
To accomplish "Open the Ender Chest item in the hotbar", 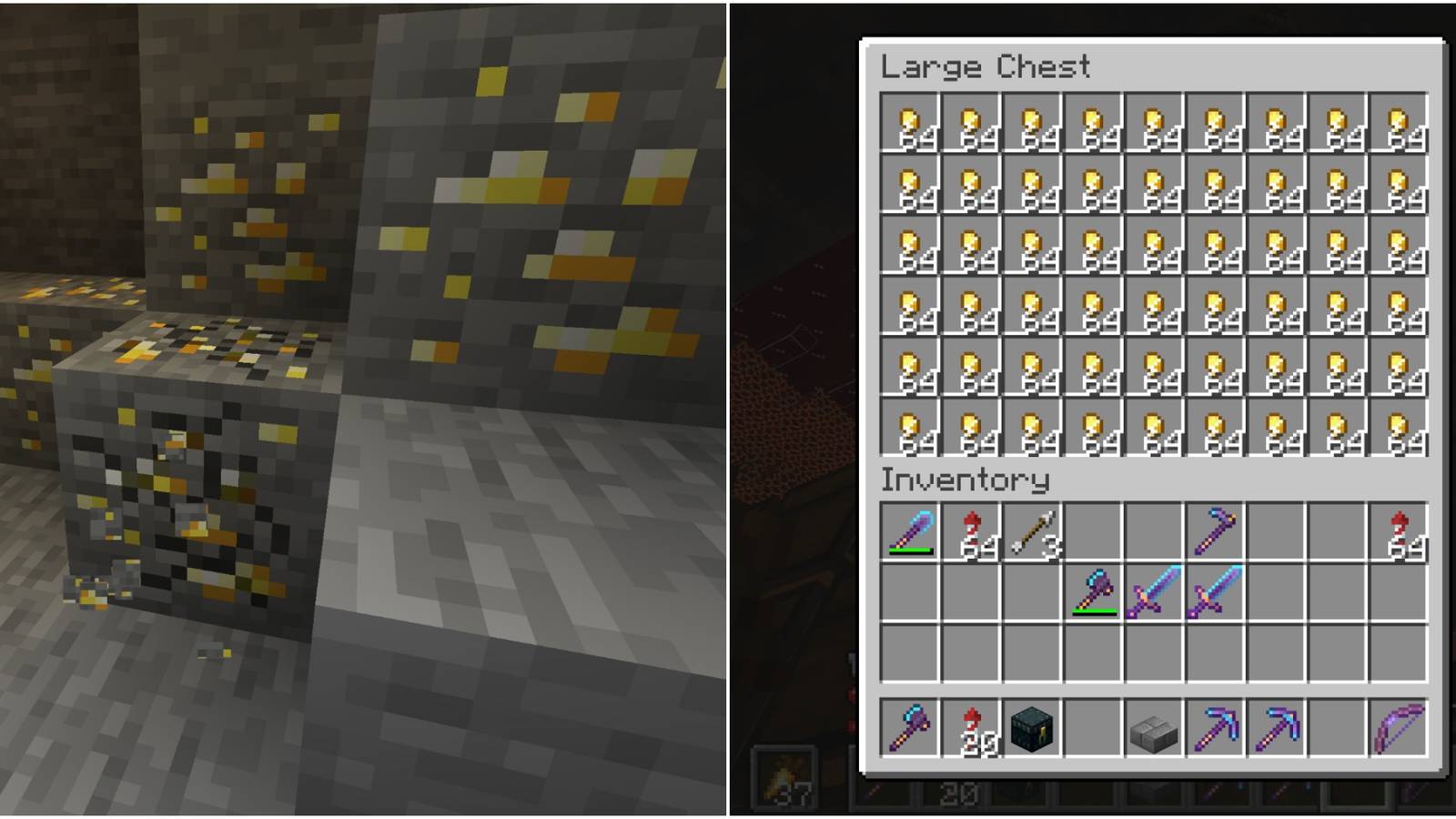I will pyautogui.click(x=1031, y=728).
